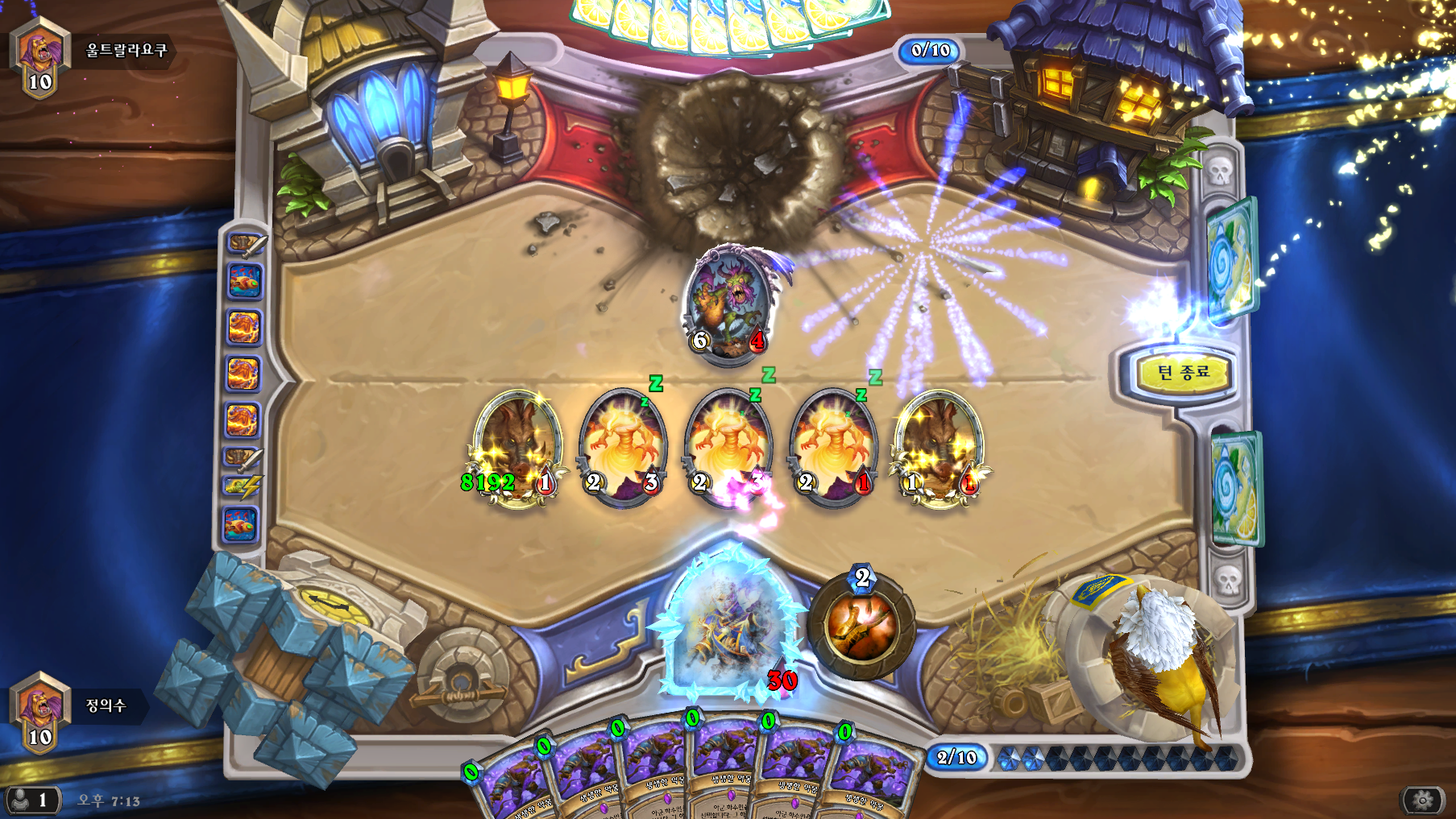Open the friends list button

(31, 800)
